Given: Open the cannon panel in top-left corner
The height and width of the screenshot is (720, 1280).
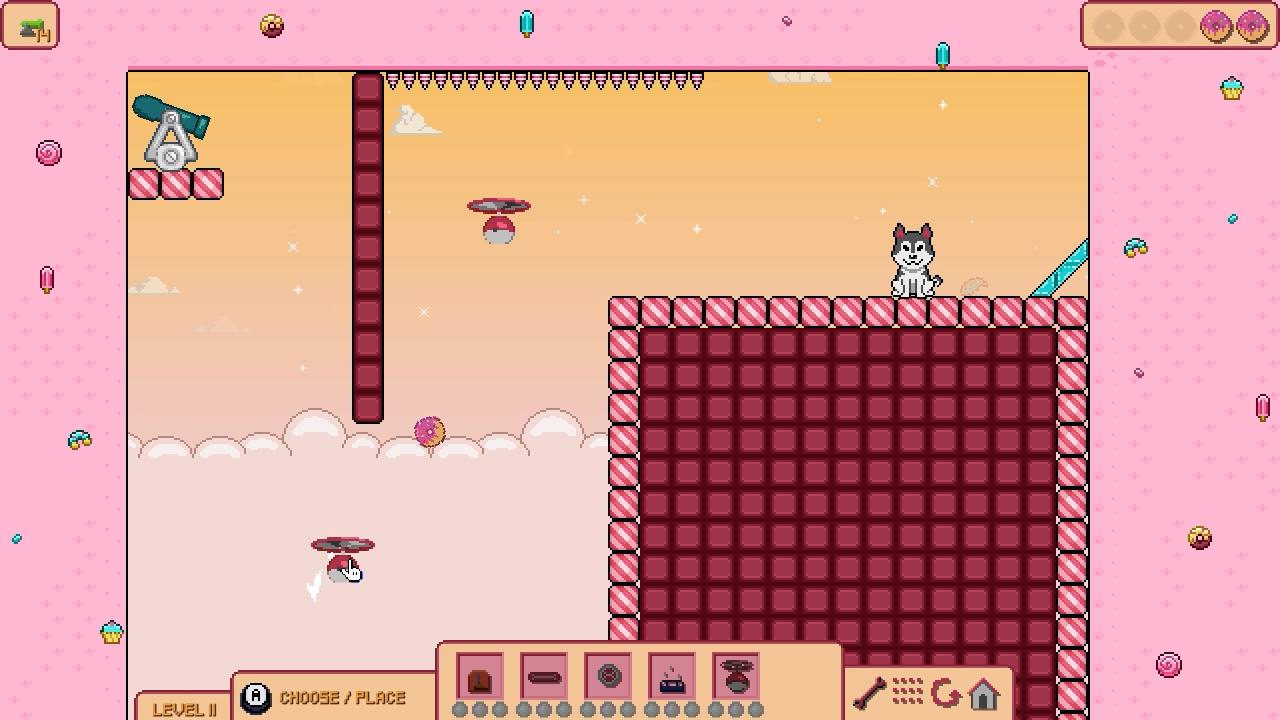Looking at the screenshot, I should click(x=31, y=26).
